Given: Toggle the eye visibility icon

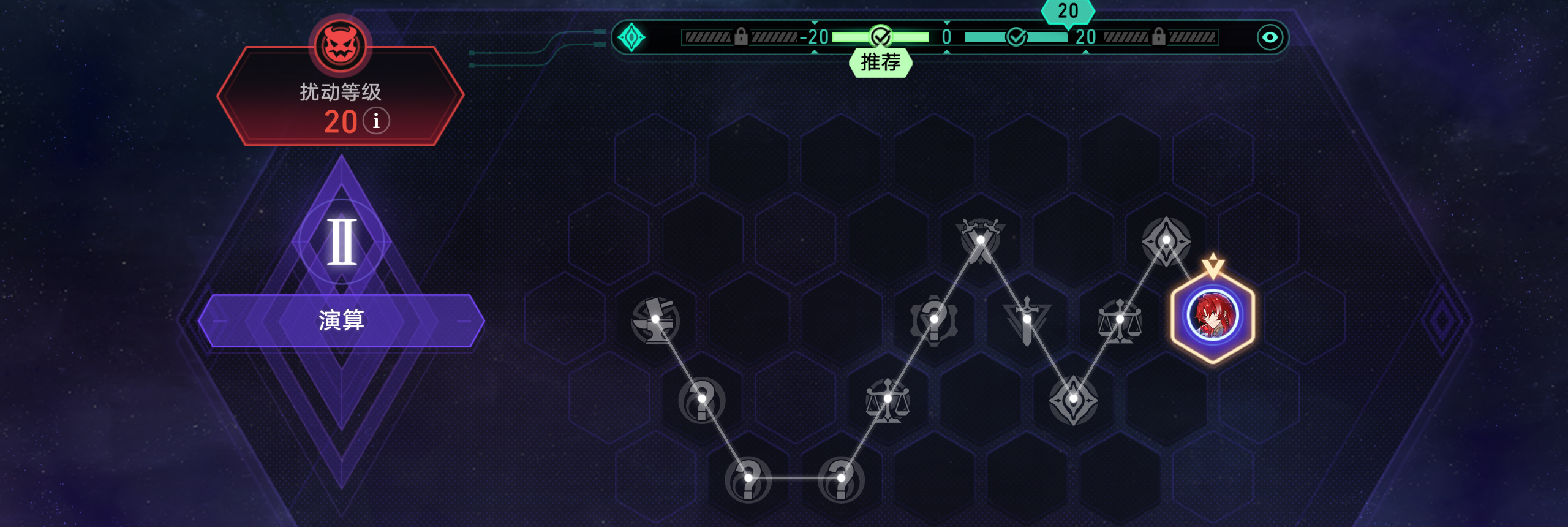Looking at the screenshot, I should pyautogui.click(x=1270, y=37).
